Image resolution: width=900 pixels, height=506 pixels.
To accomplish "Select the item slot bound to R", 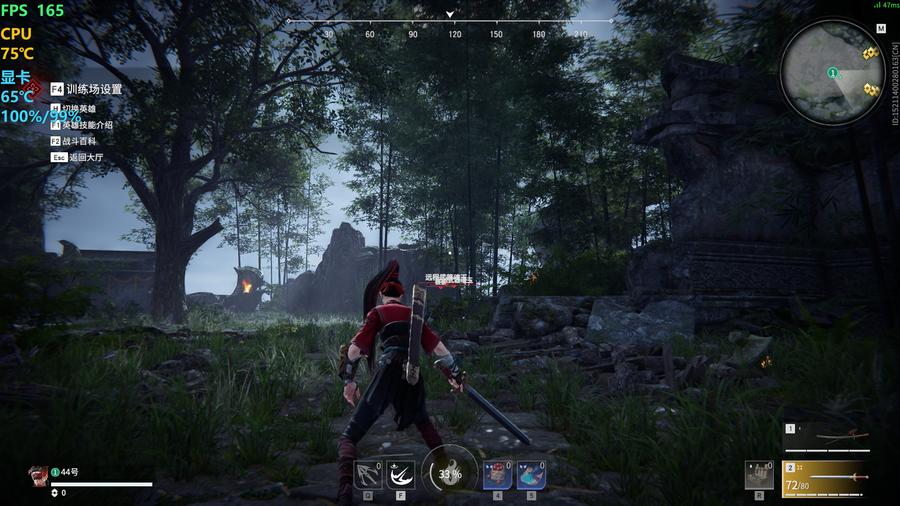I will (759, 474).
